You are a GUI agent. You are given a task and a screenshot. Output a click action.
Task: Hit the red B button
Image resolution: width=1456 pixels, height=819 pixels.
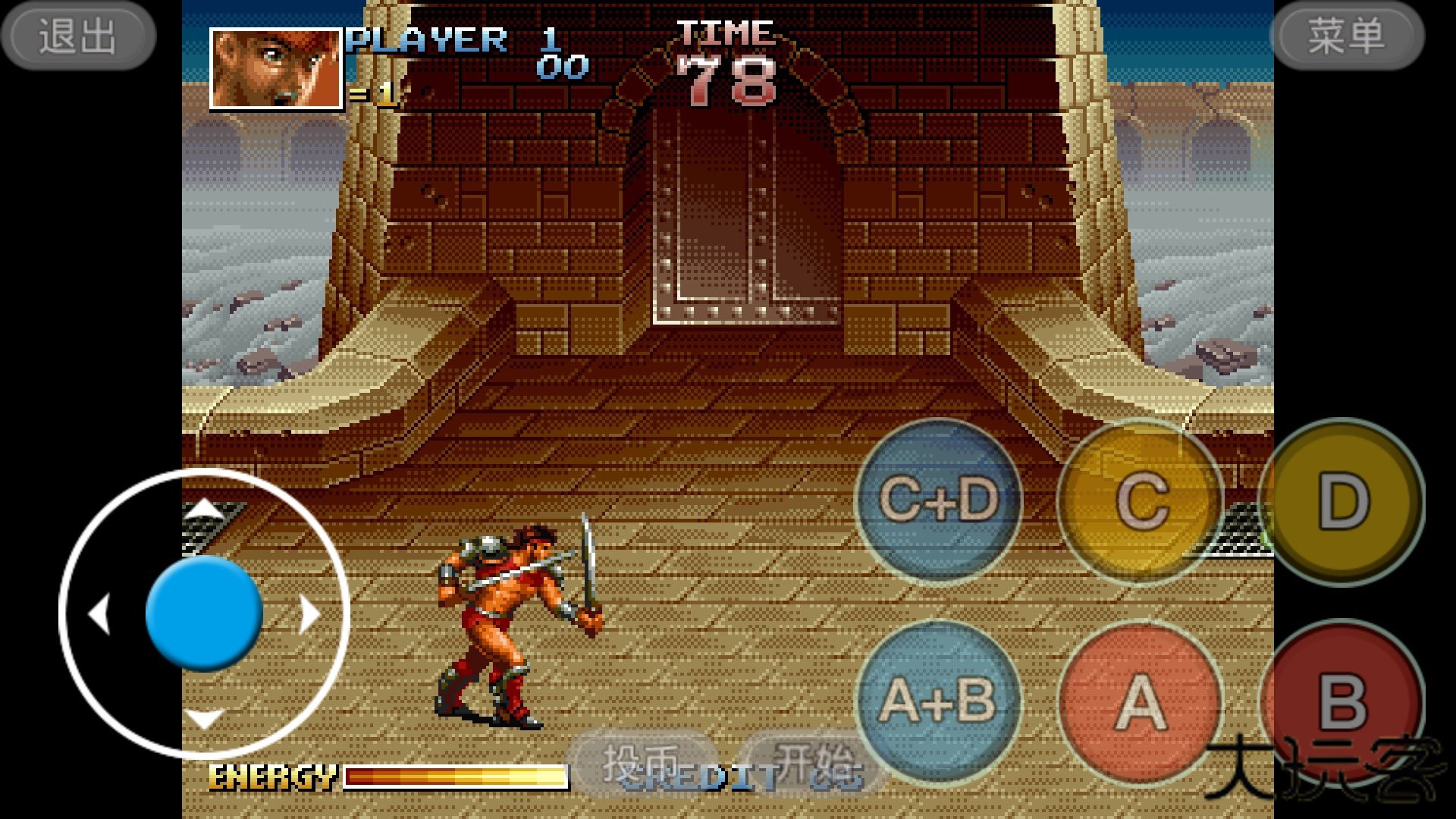tap(1343, 701)
